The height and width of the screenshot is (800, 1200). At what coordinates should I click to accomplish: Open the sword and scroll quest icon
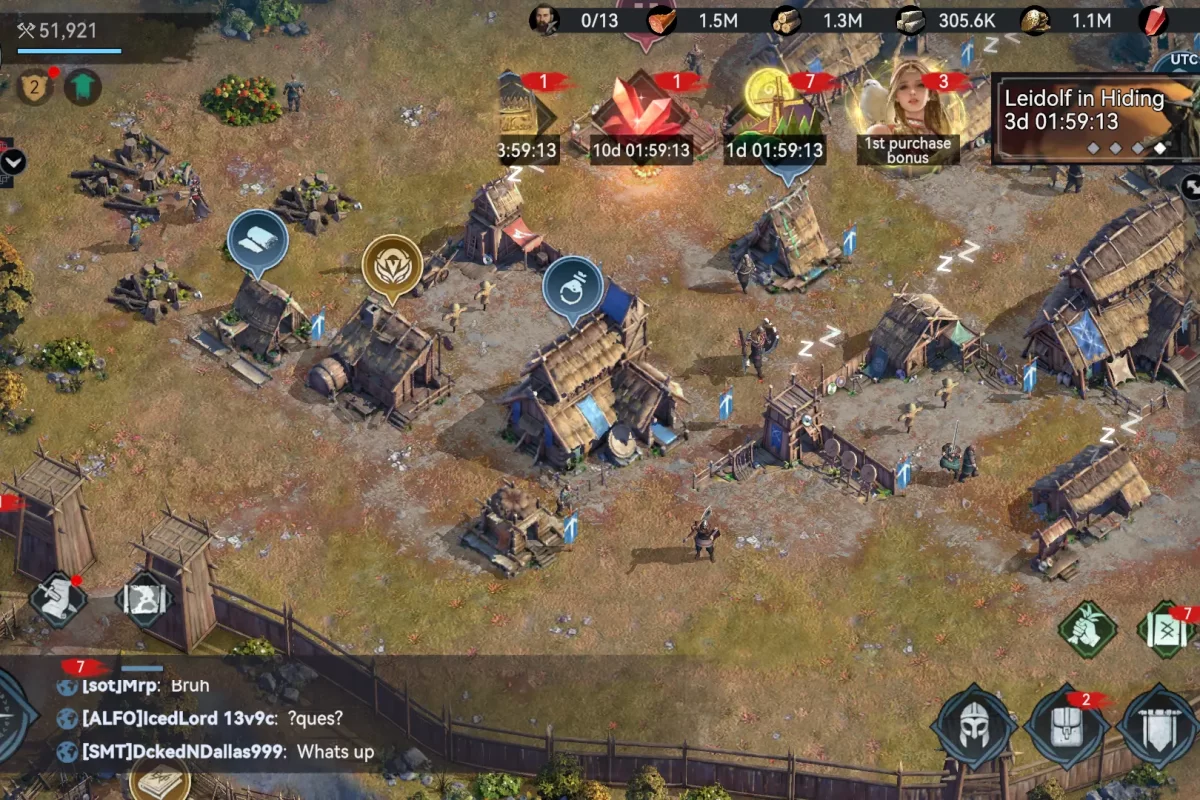pyautogui.click(x=59, y=600)
